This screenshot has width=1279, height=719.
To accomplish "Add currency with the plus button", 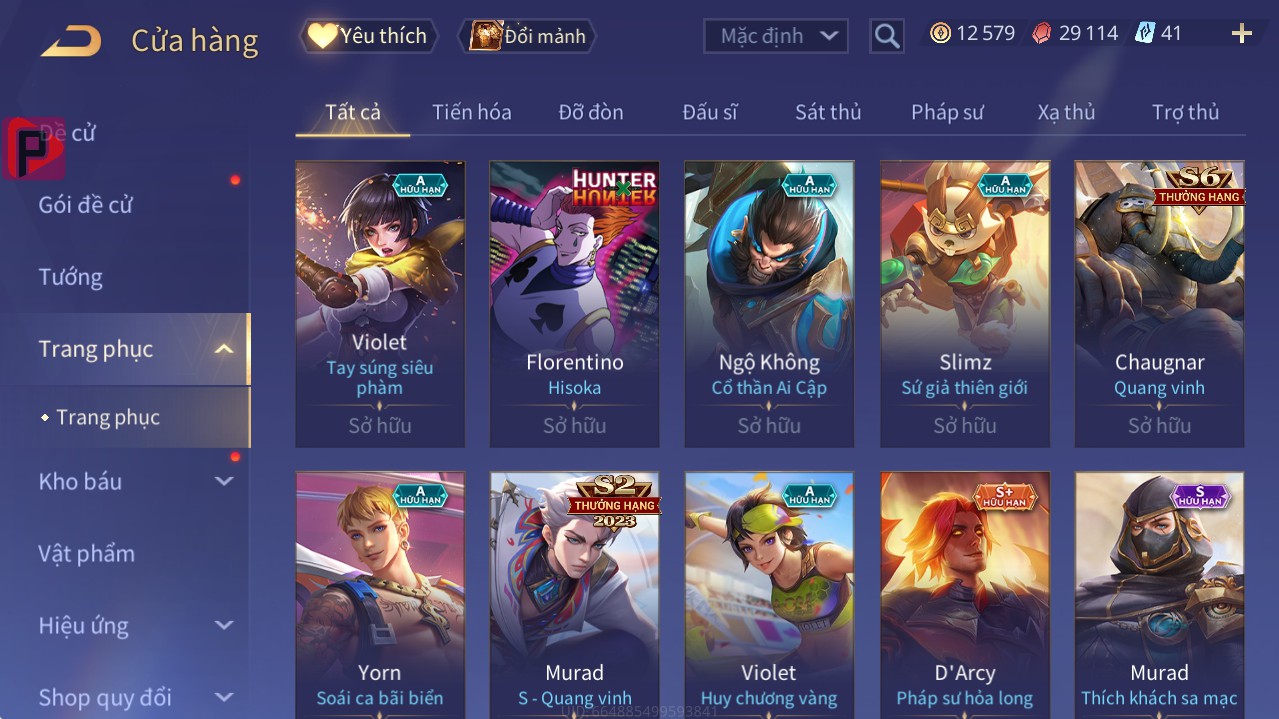I will click(x=1241, y=34).
